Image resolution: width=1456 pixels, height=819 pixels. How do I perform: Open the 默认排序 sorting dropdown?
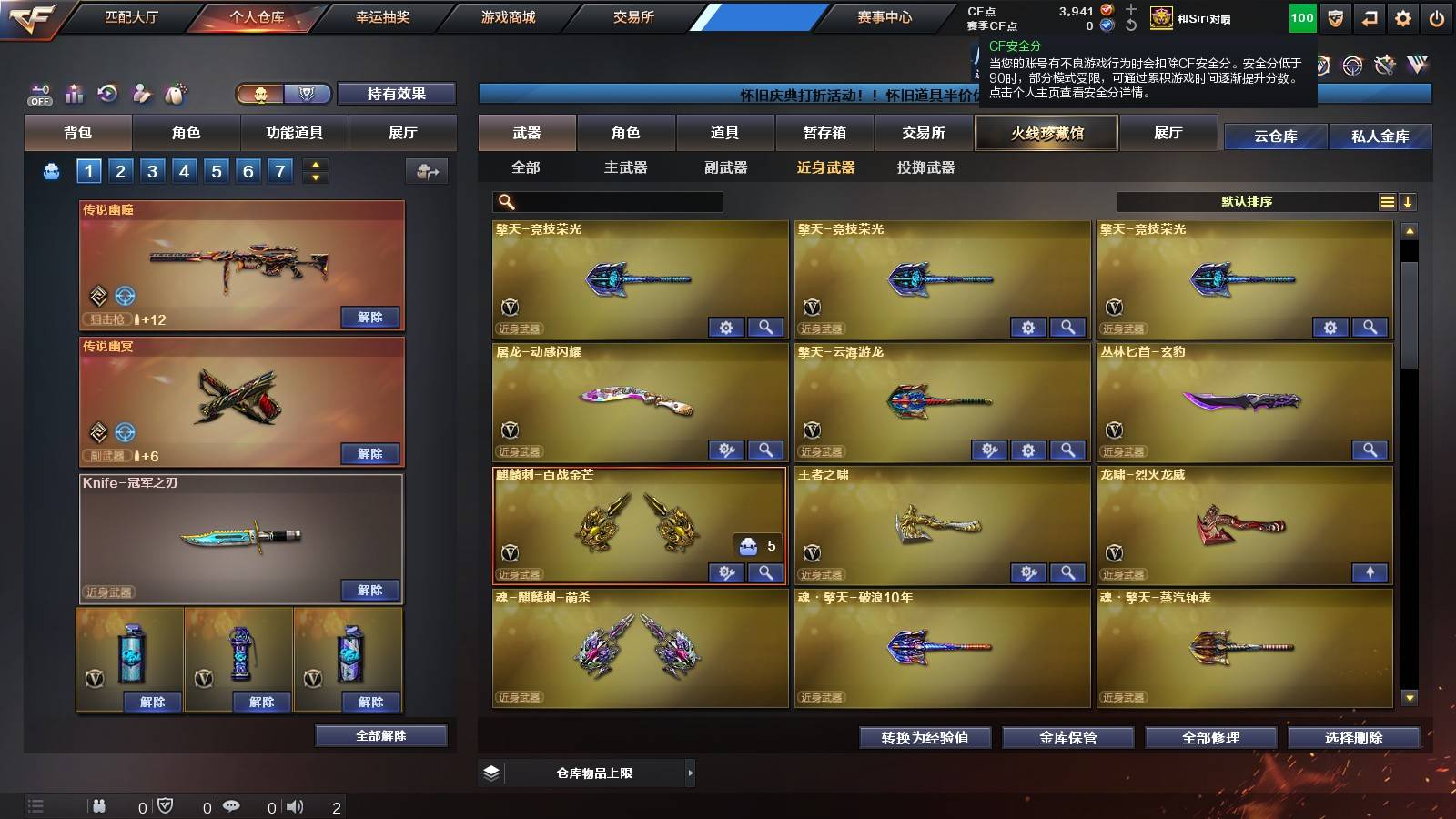[x=1247, y=202]
